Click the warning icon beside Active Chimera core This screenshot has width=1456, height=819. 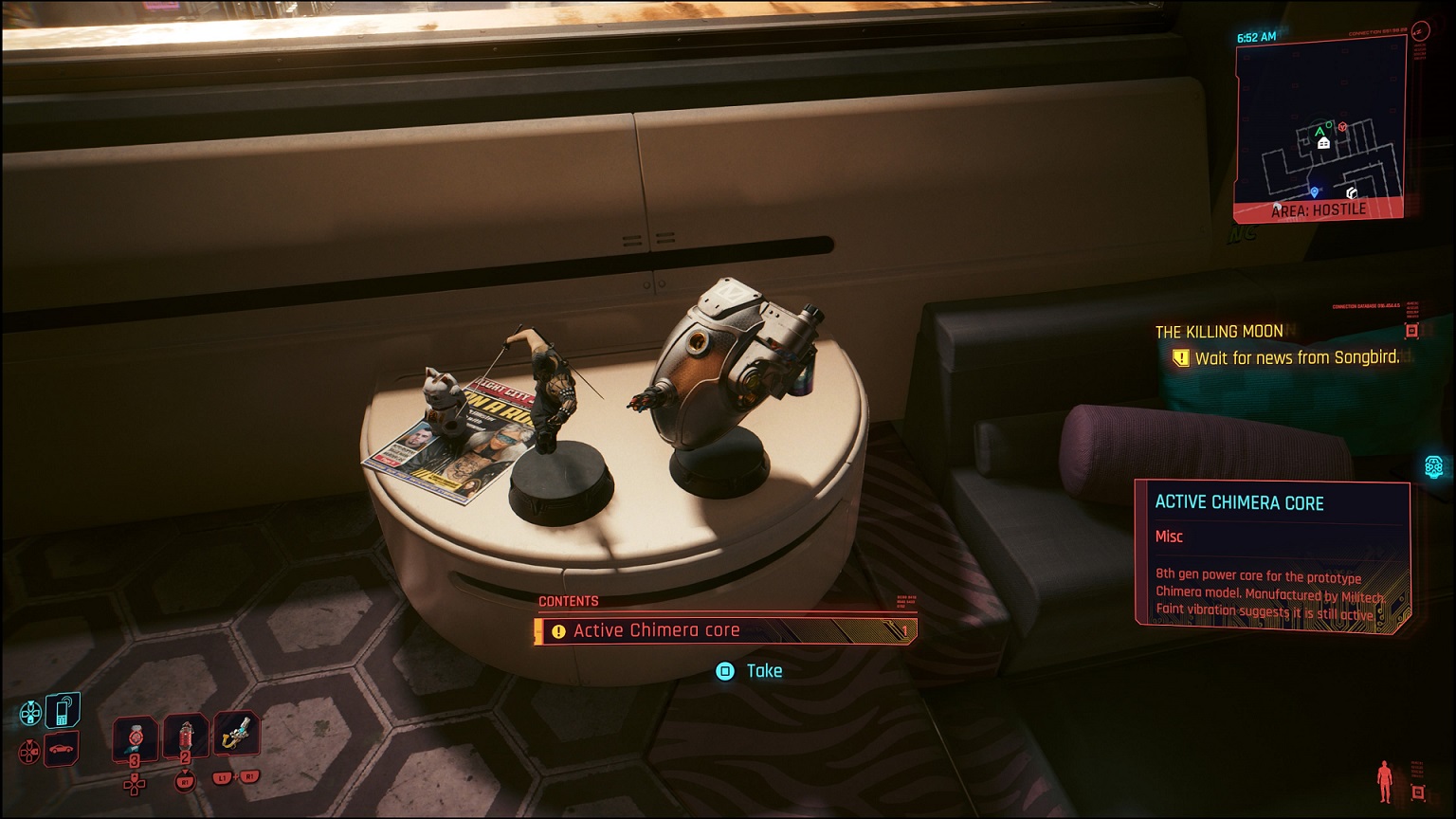point(557,629)
